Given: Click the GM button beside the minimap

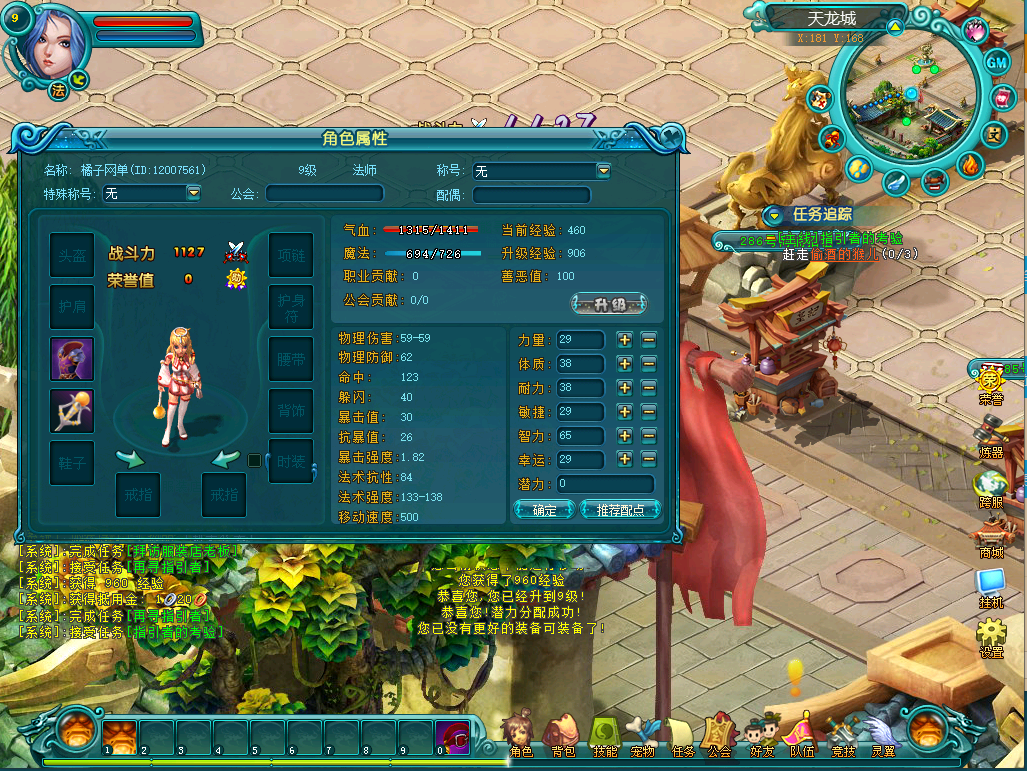Looking at the screenshot, I should tap(997, 62).
